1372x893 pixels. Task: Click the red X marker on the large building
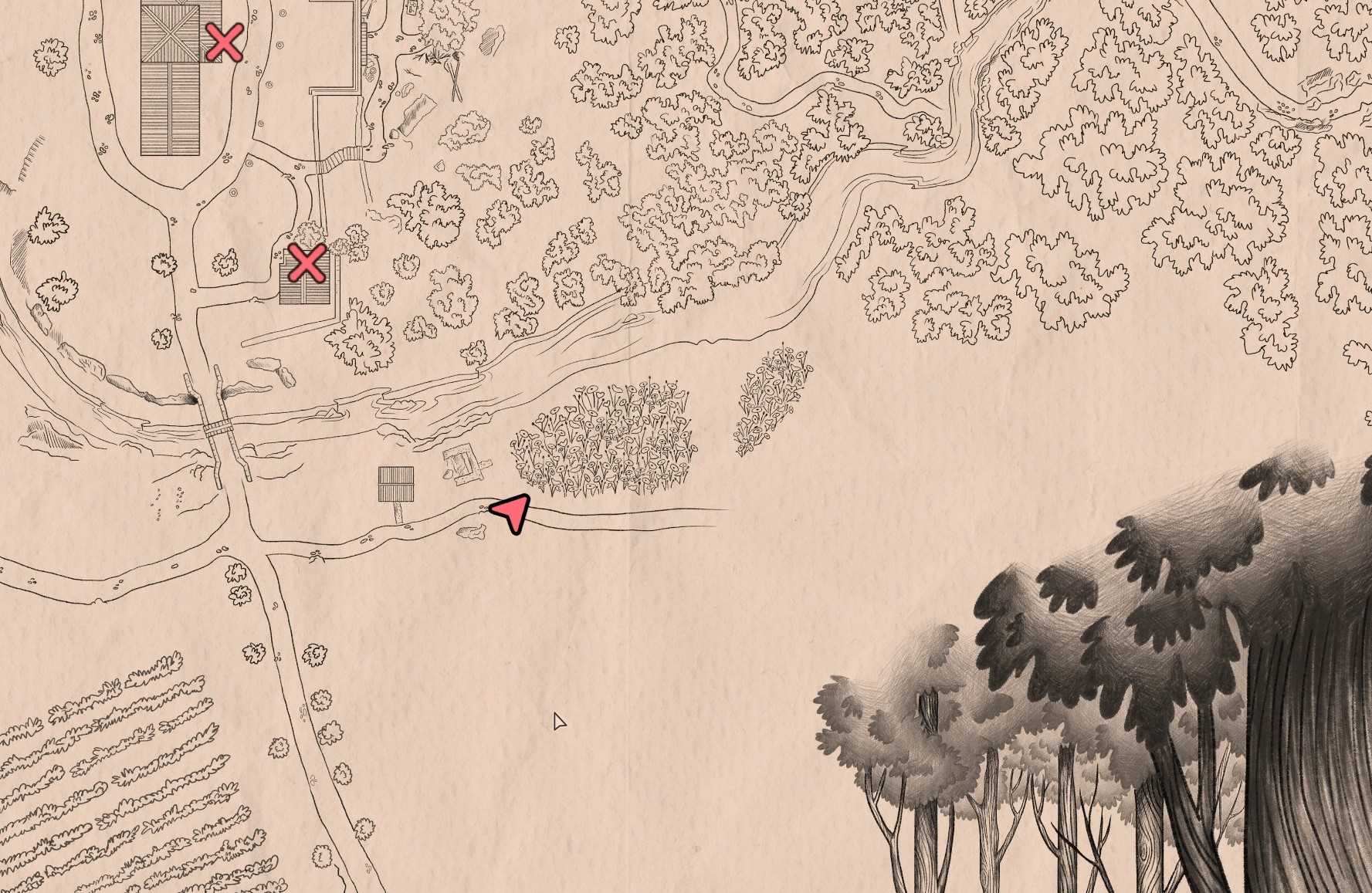(225, 42)
